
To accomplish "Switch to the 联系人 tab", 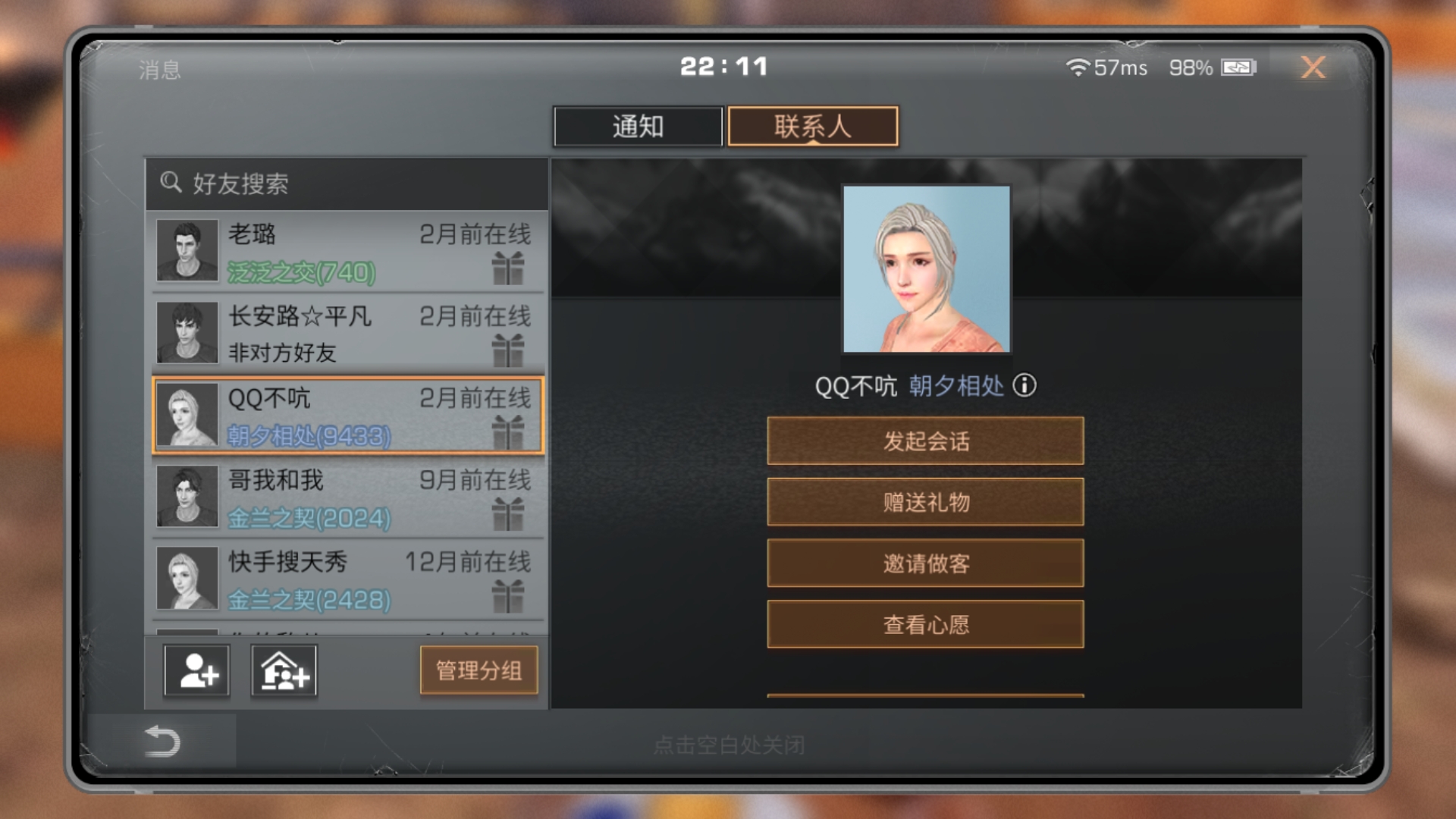I will (x=812, y=126).
